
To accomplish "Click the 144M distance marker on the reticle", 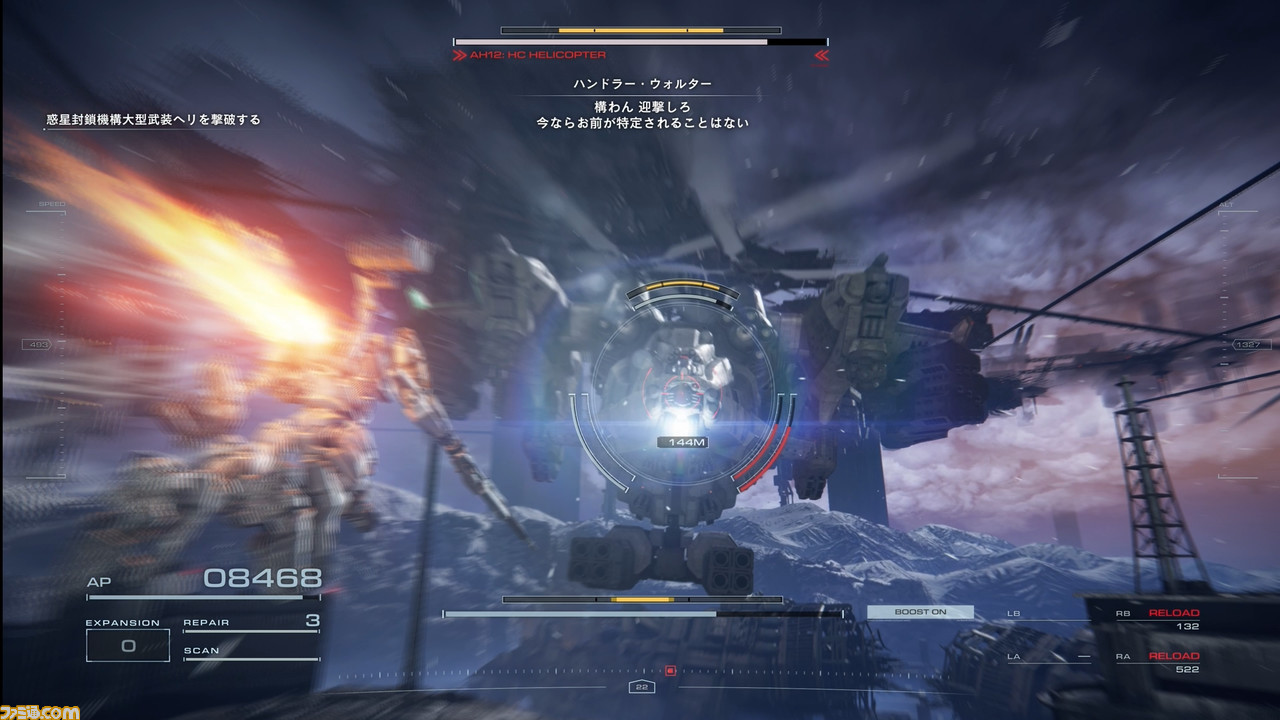I will click(683, 442).
